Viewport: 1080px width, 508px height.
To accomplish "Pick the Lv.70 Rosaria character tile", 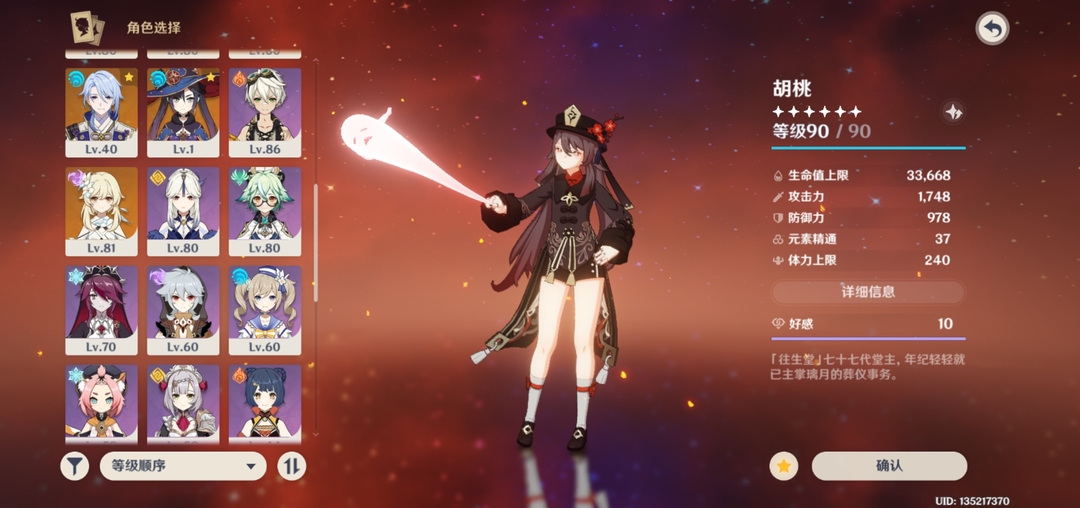I will click(101, 309).
